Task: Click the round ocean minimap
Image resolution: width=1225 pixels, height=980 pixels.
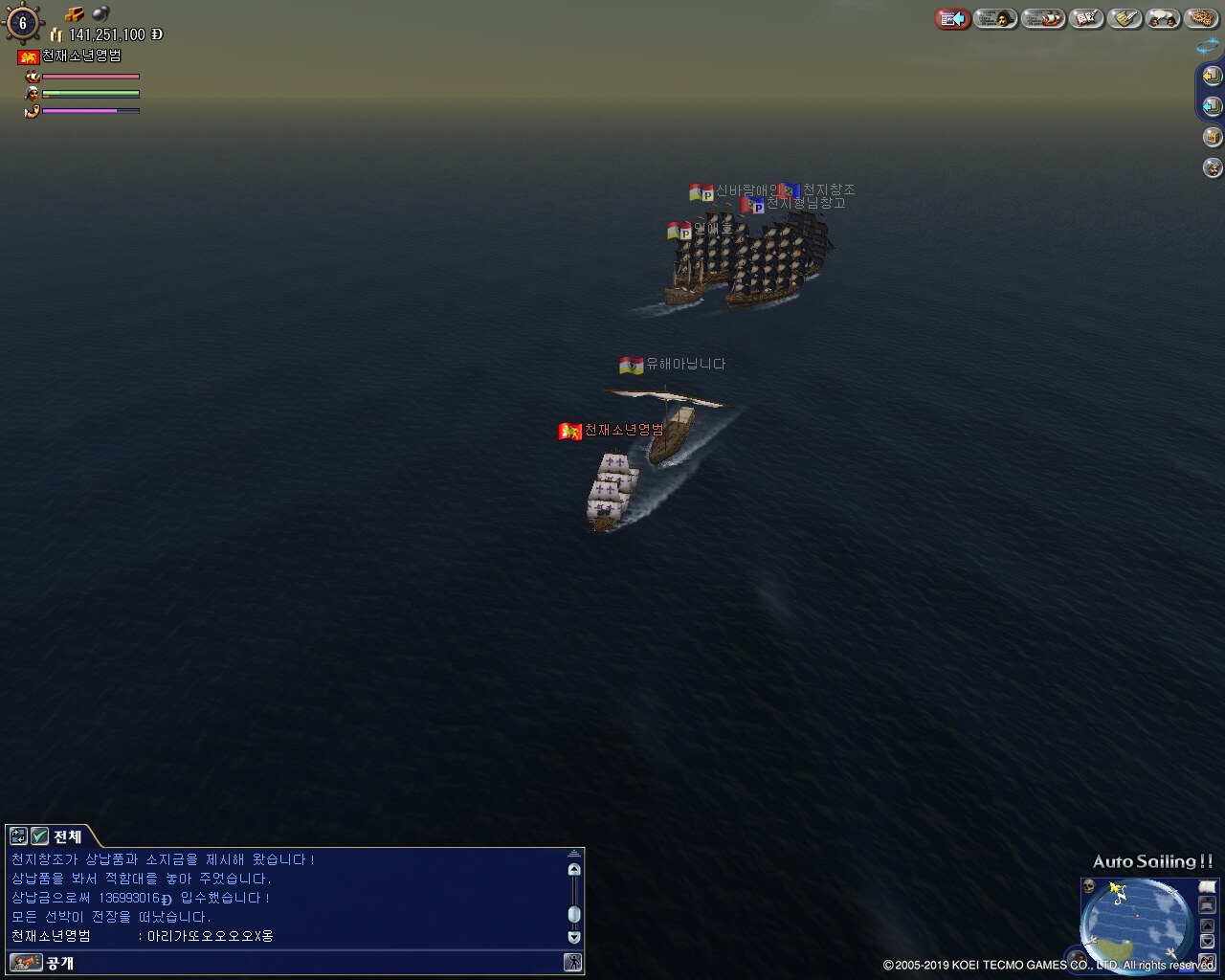Action: click(x=1136, y=921)
